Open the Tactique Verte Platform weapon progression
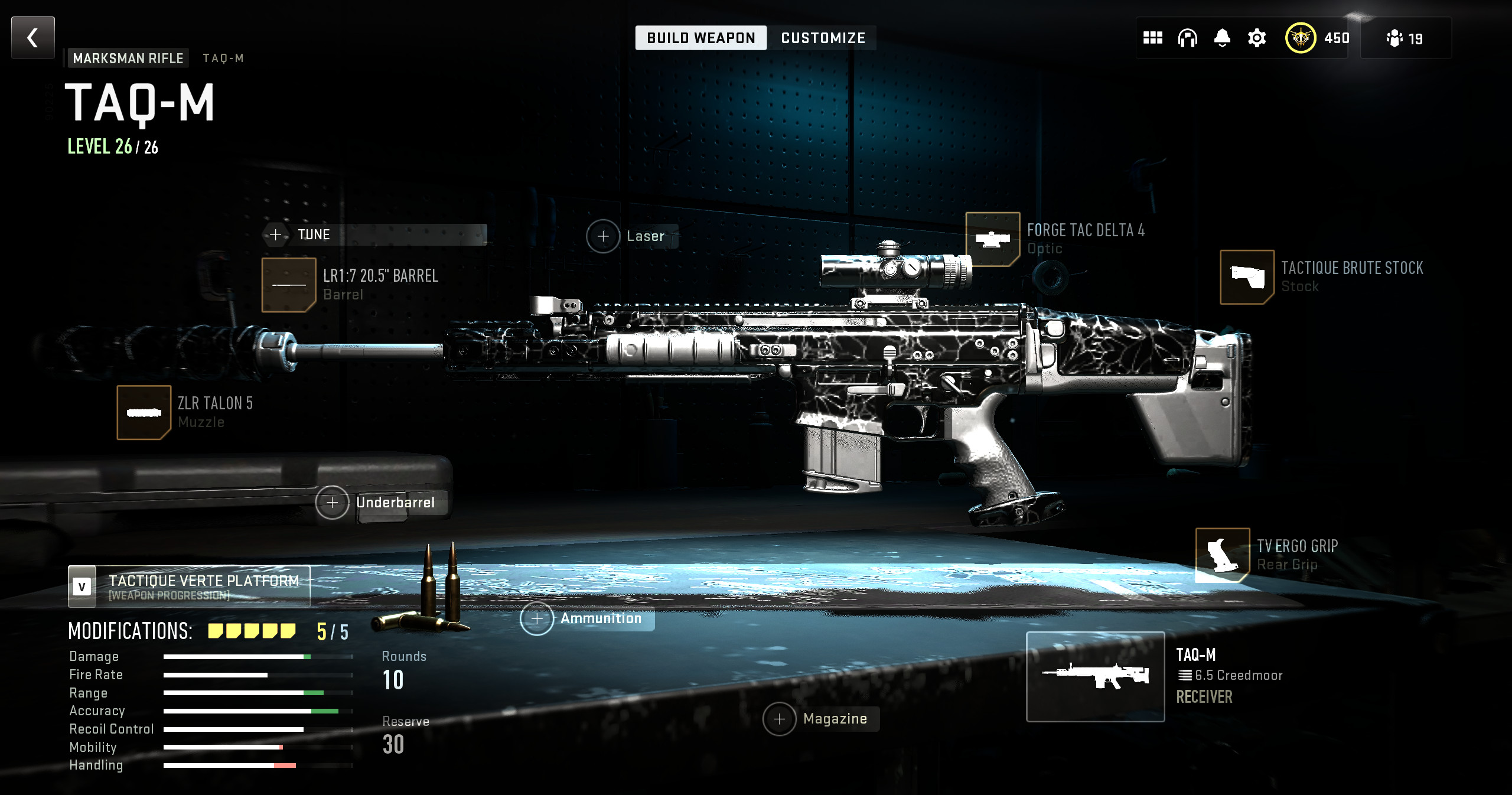The height and width of the screenshot is (795, 1512). coord(189,587)
